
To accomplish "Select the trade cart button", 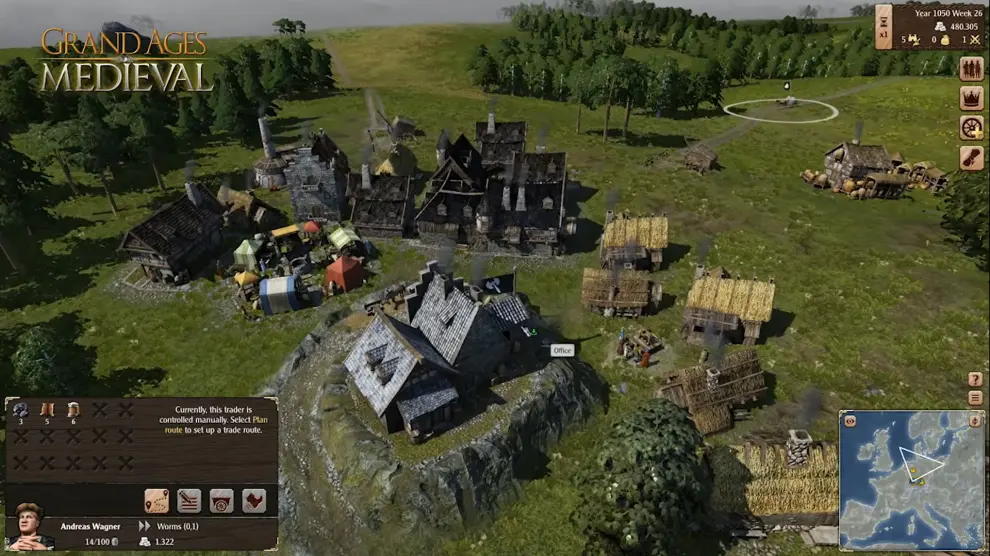I will coord(221,500).
